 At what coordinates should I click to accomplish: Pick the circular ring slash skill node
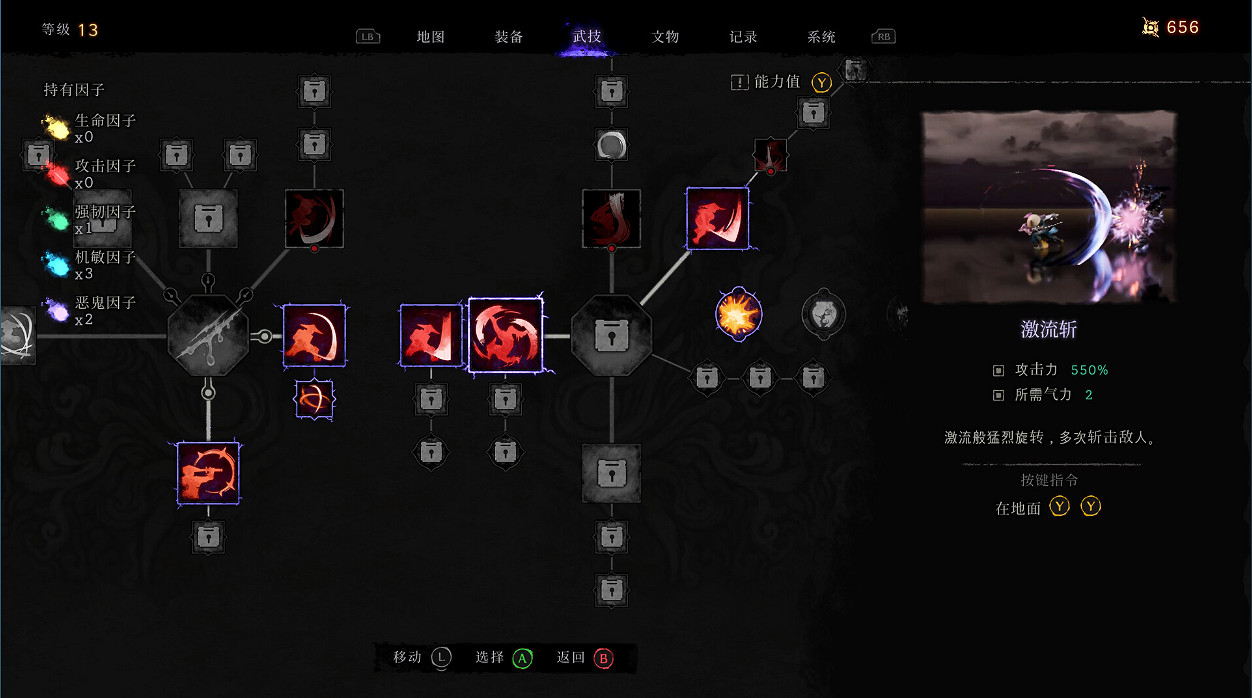209,473
